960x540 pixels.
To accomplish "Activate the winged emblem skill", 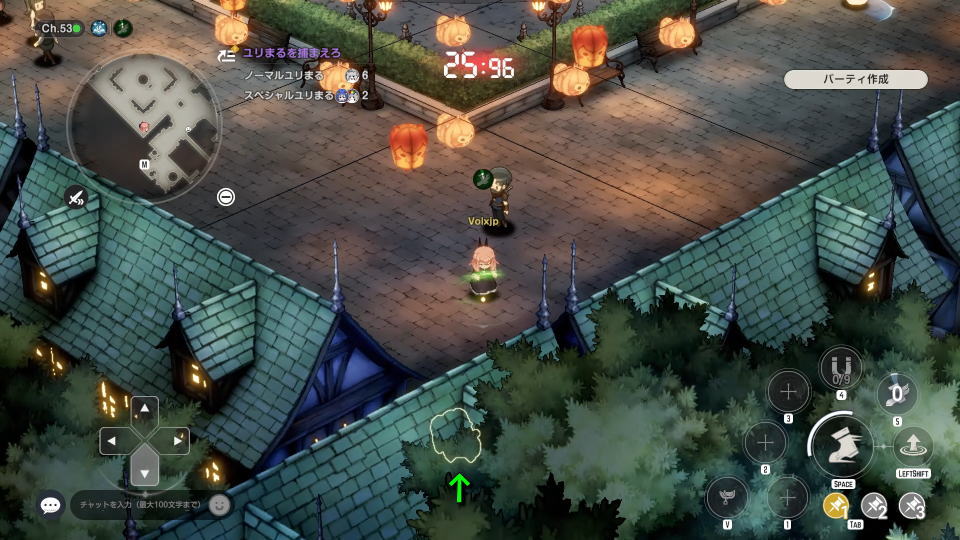I will coord(727,497).
